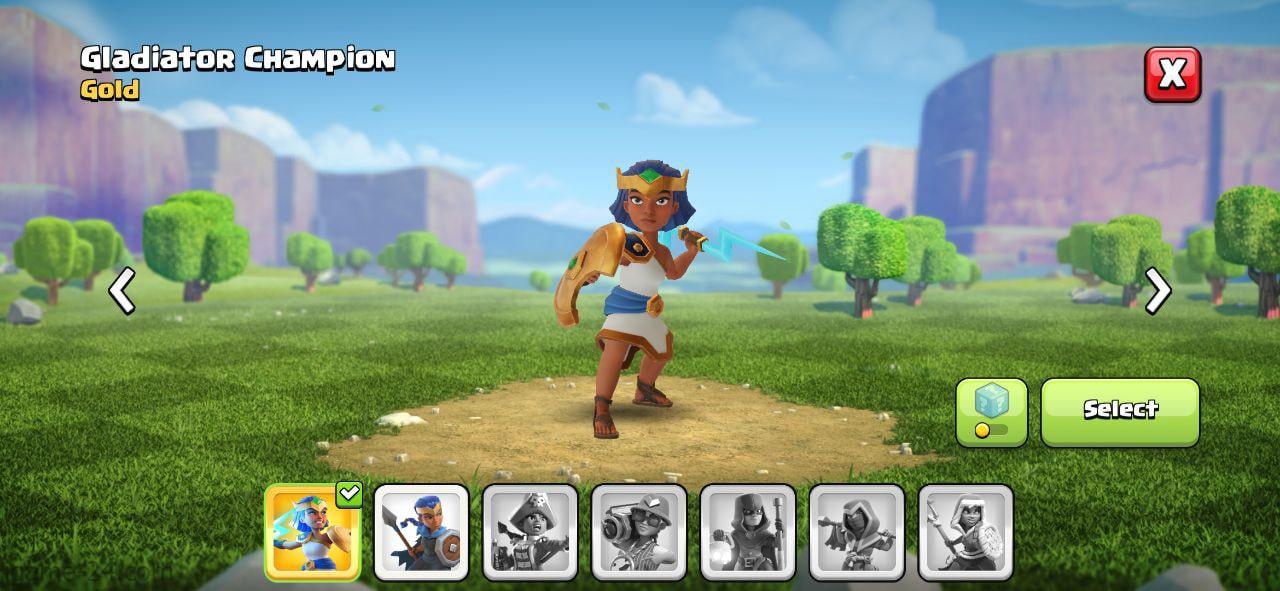Close the skin preview with the red X
The height and width of the screenshot is (591, 1280).
pyautogui.click(x=1172, y=74)
